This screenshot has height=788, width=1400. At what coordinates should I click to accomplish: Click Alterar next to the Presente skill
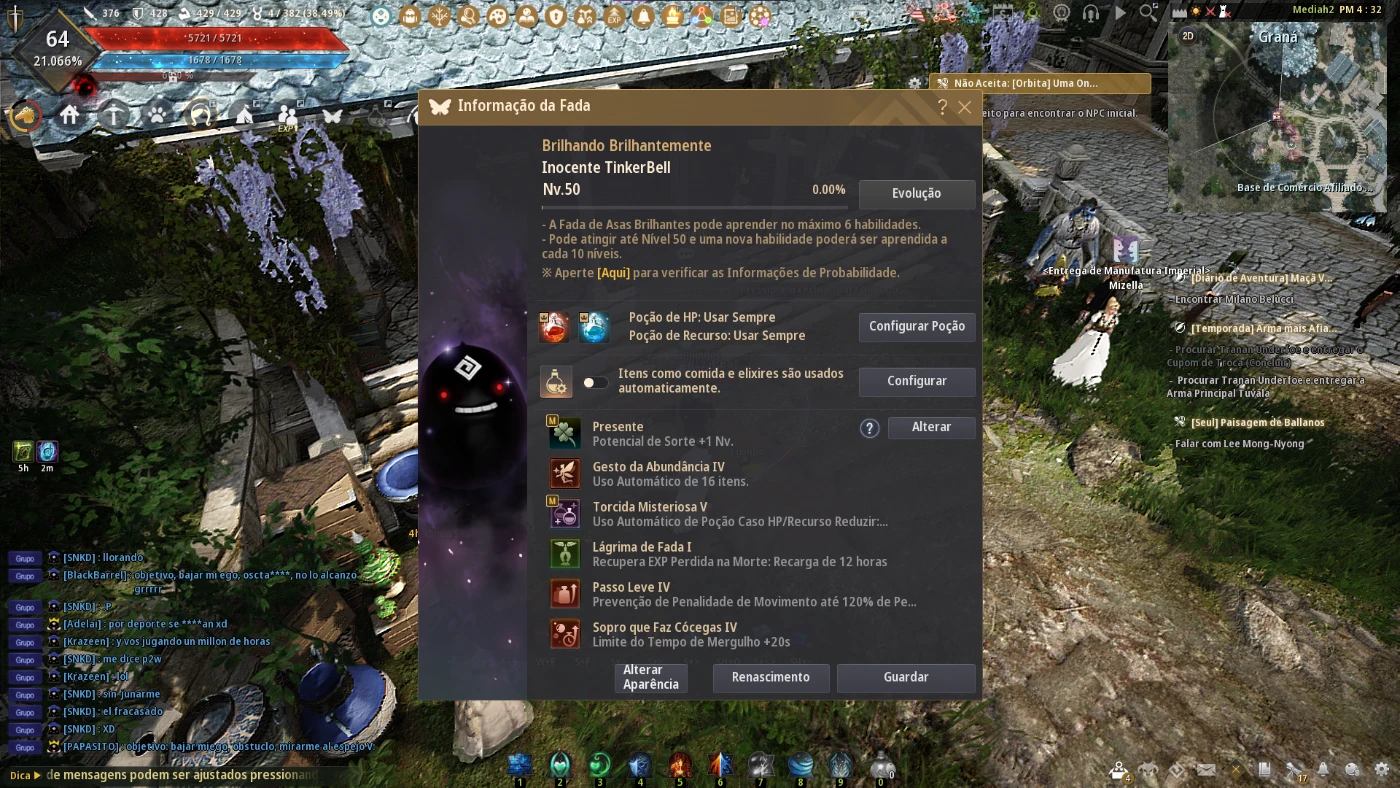click(x=931, y=427)
